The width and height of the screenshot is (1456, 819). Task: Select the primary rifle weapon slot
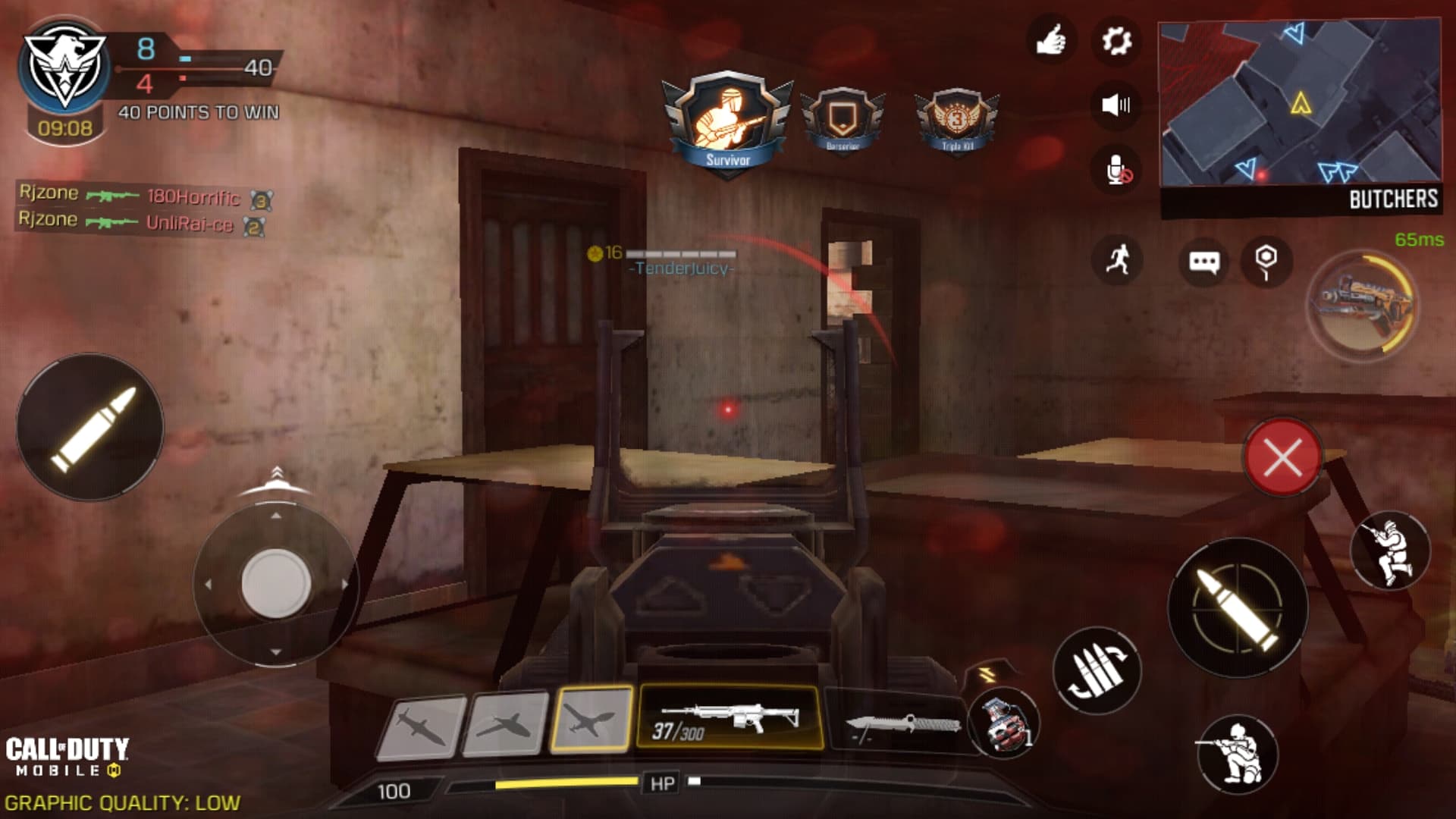click(x=728, y=718)
